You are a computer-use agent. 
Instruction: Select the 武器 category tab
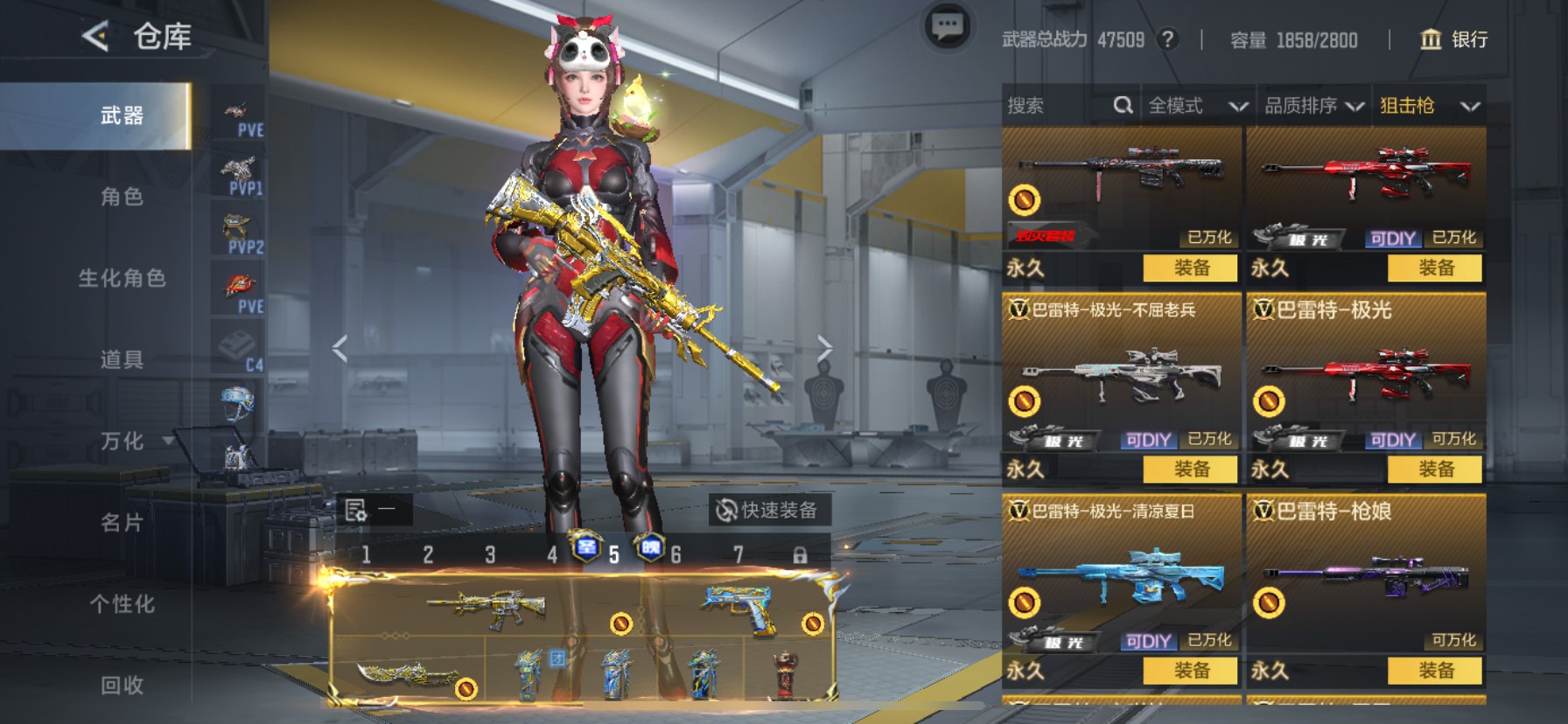[x=122, y=115]
